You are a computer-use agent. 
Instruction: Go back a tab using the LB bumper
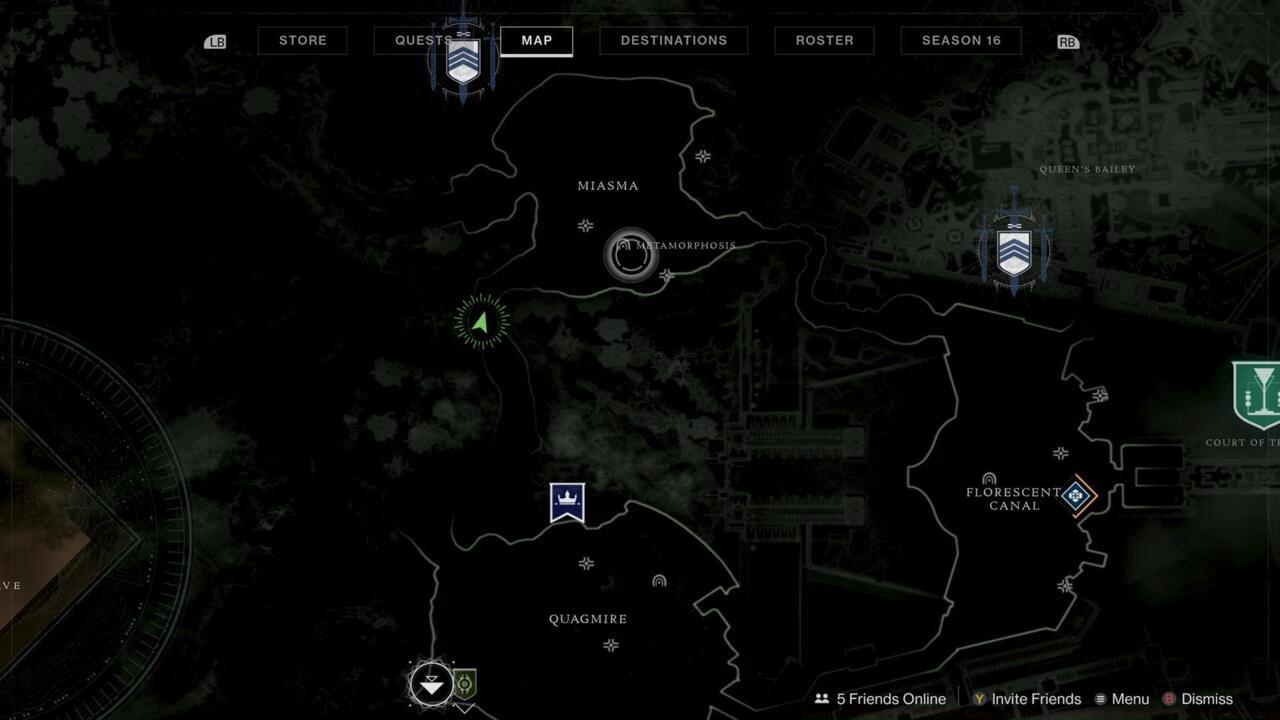coord(215,41)
